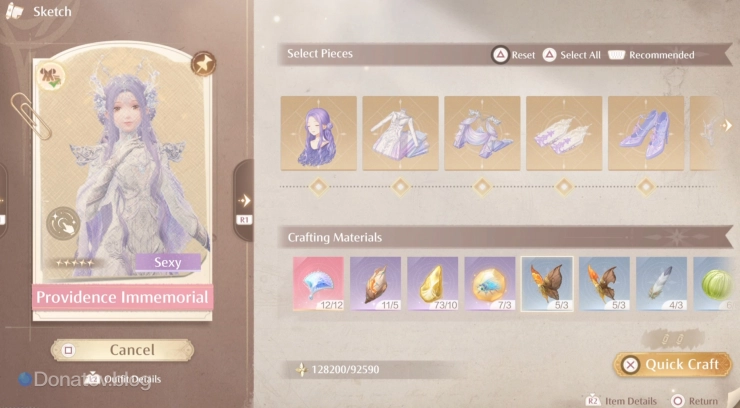Screen dimensions: 740x408
Task: Select the white dress piece
Action: pyautogui.click(x=400, y=133)
